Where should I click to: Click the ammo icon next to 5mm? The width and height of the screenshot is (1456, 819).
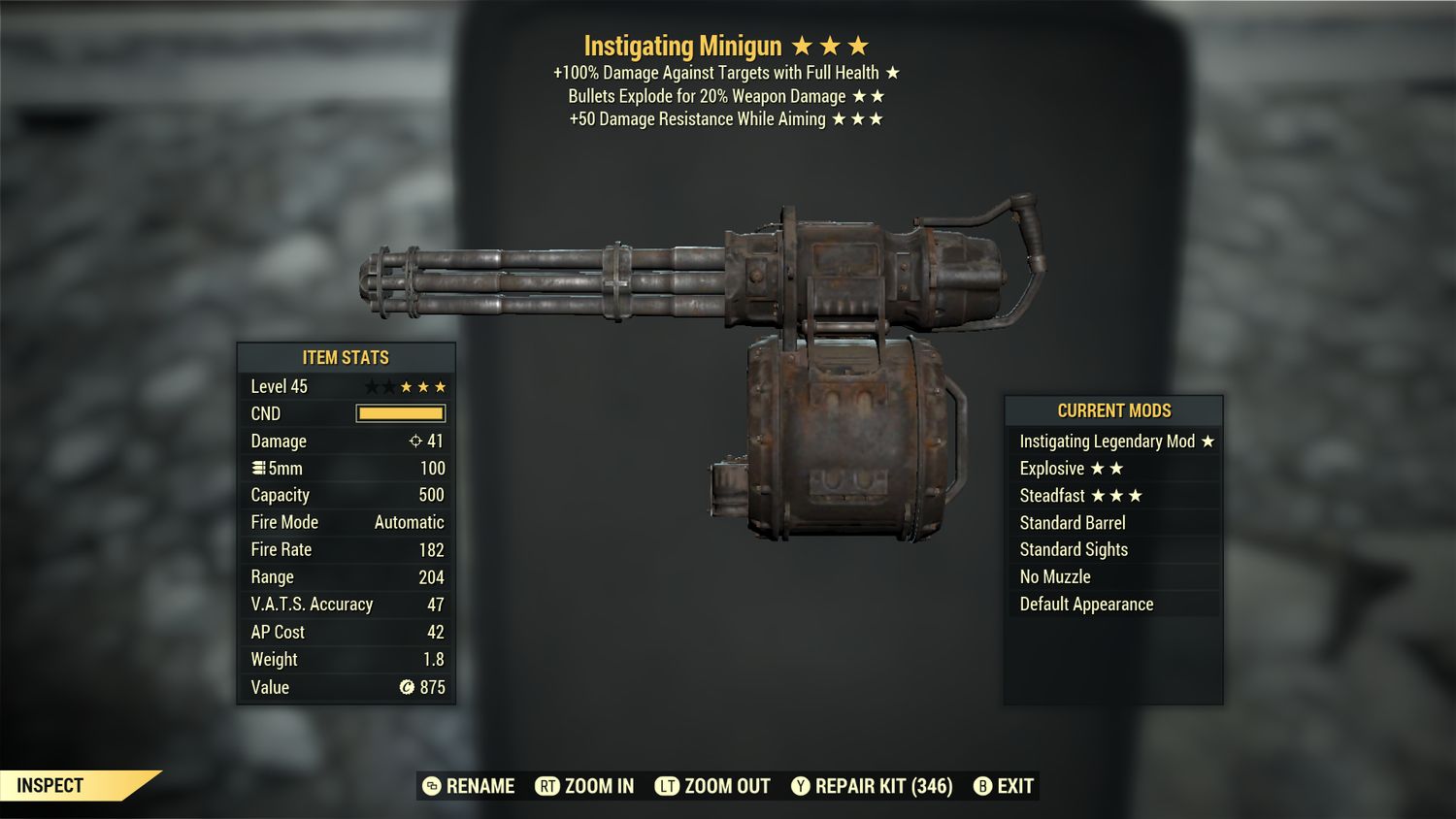[257, 468]
